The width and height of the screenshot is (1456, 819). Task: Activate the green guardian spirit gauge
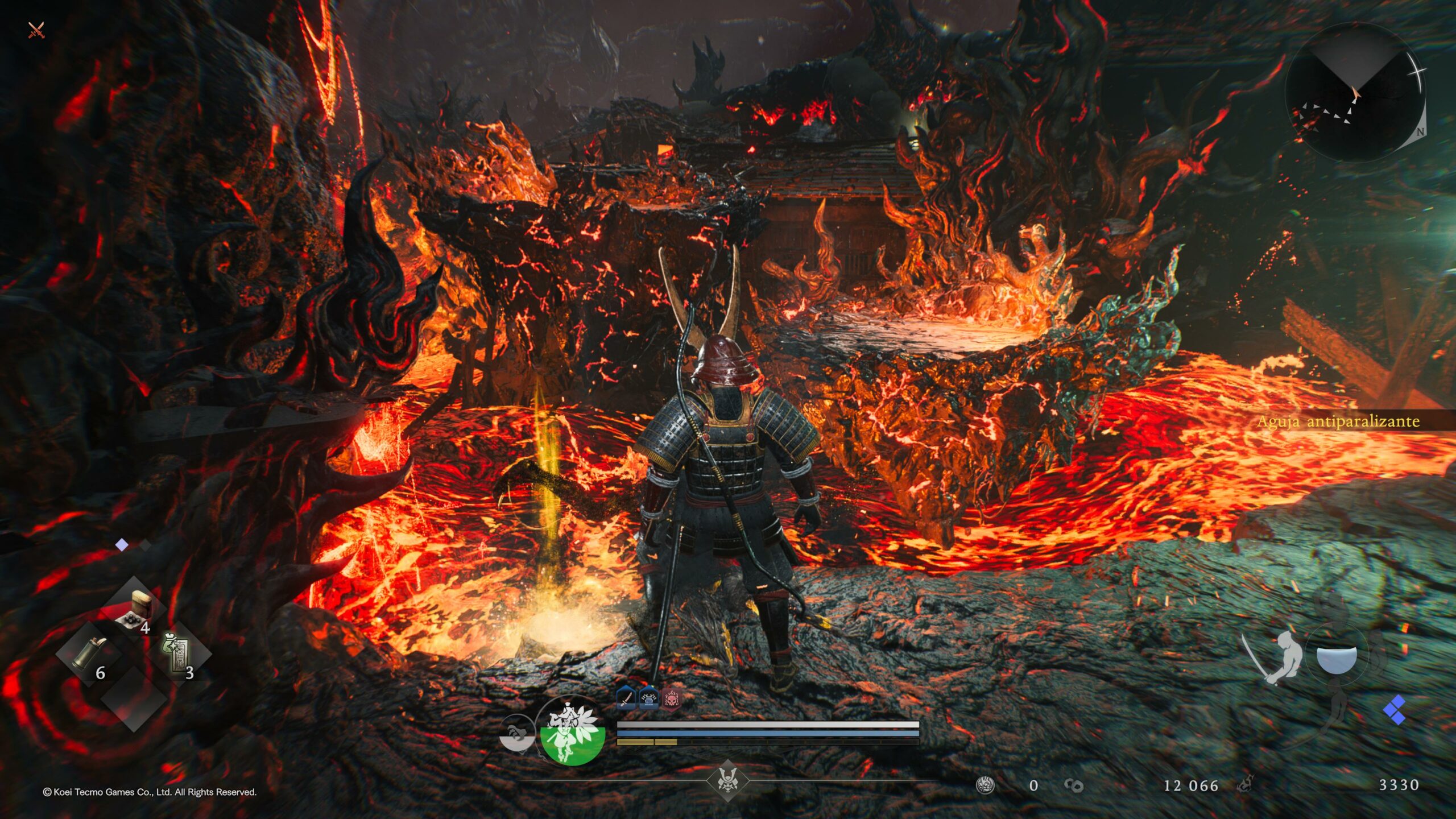pyautogui.click(x=572, y=731)
